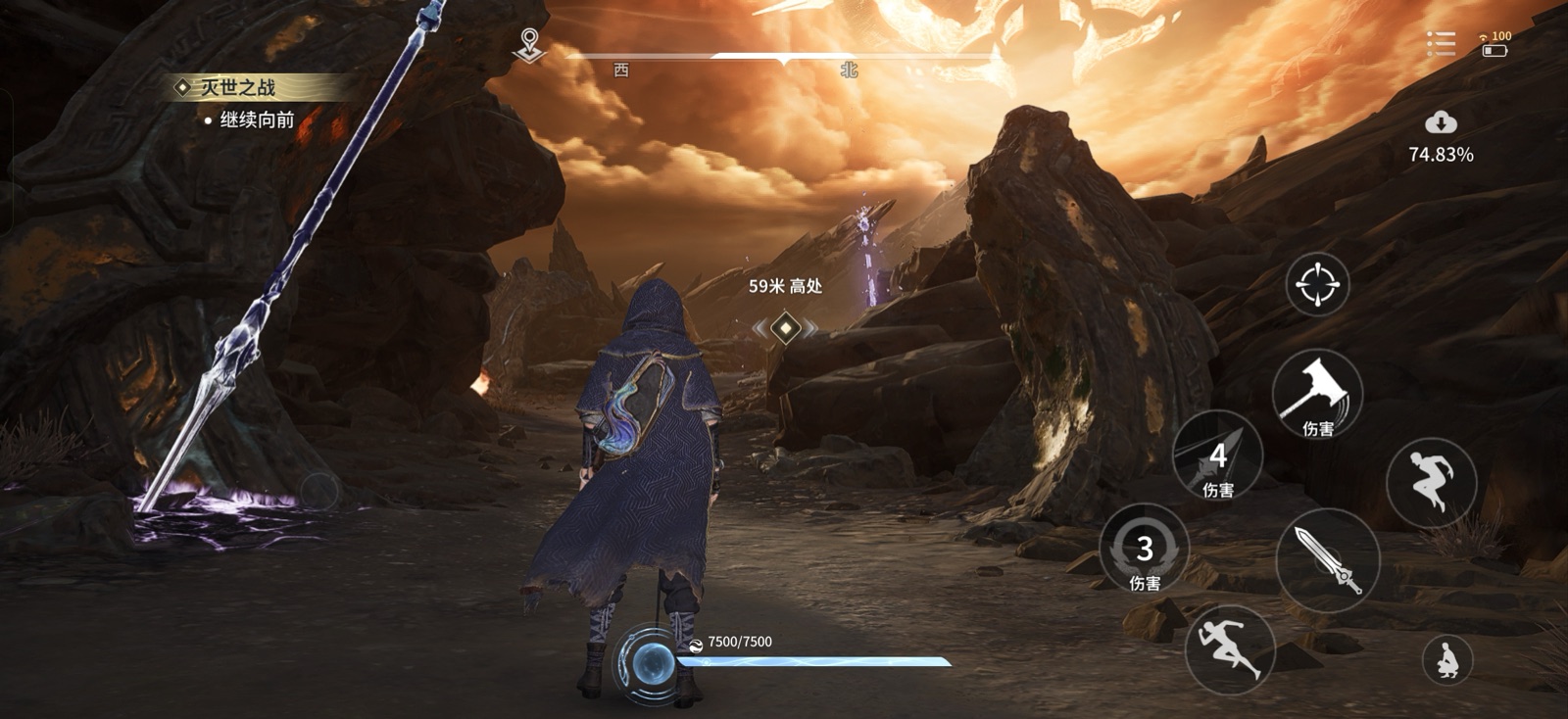Select the 灭世之战 quest title
This screenshot has width=1568, height=719.
235,85
